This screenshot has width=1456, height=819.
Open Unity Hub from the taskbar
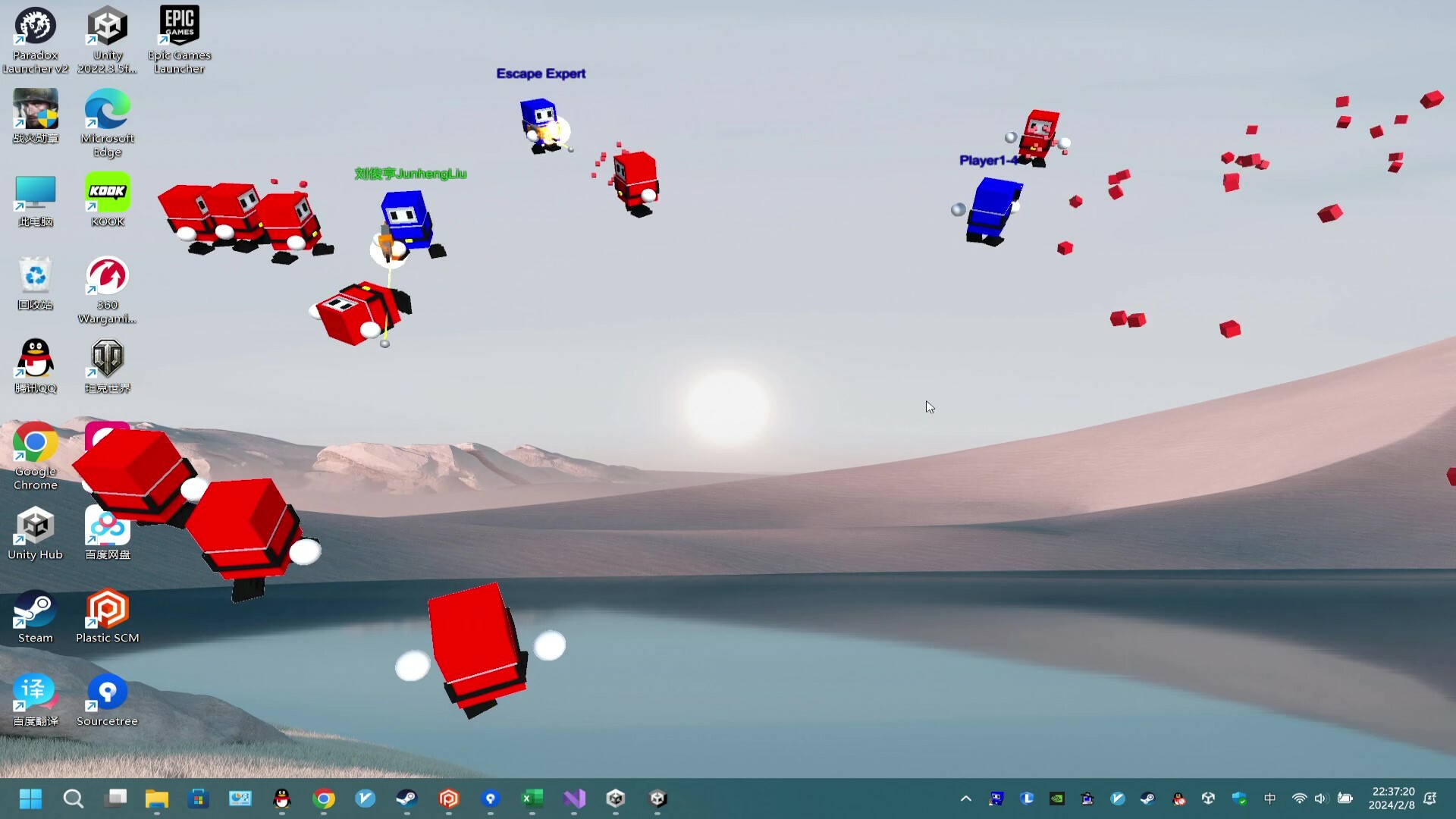coord(616,799)
